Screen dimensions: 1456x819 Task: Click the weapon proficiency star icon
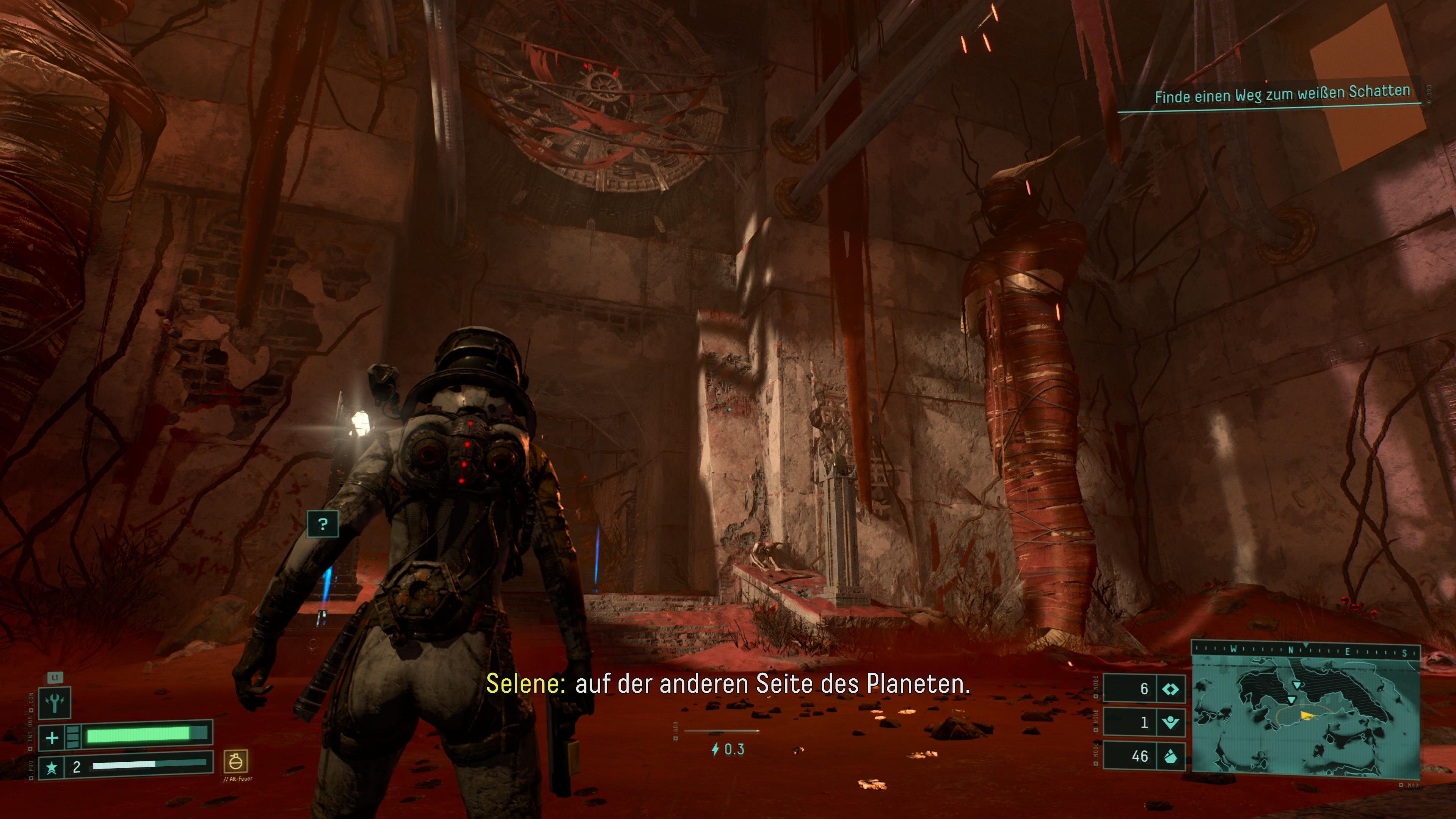click(x=52, y=767)
